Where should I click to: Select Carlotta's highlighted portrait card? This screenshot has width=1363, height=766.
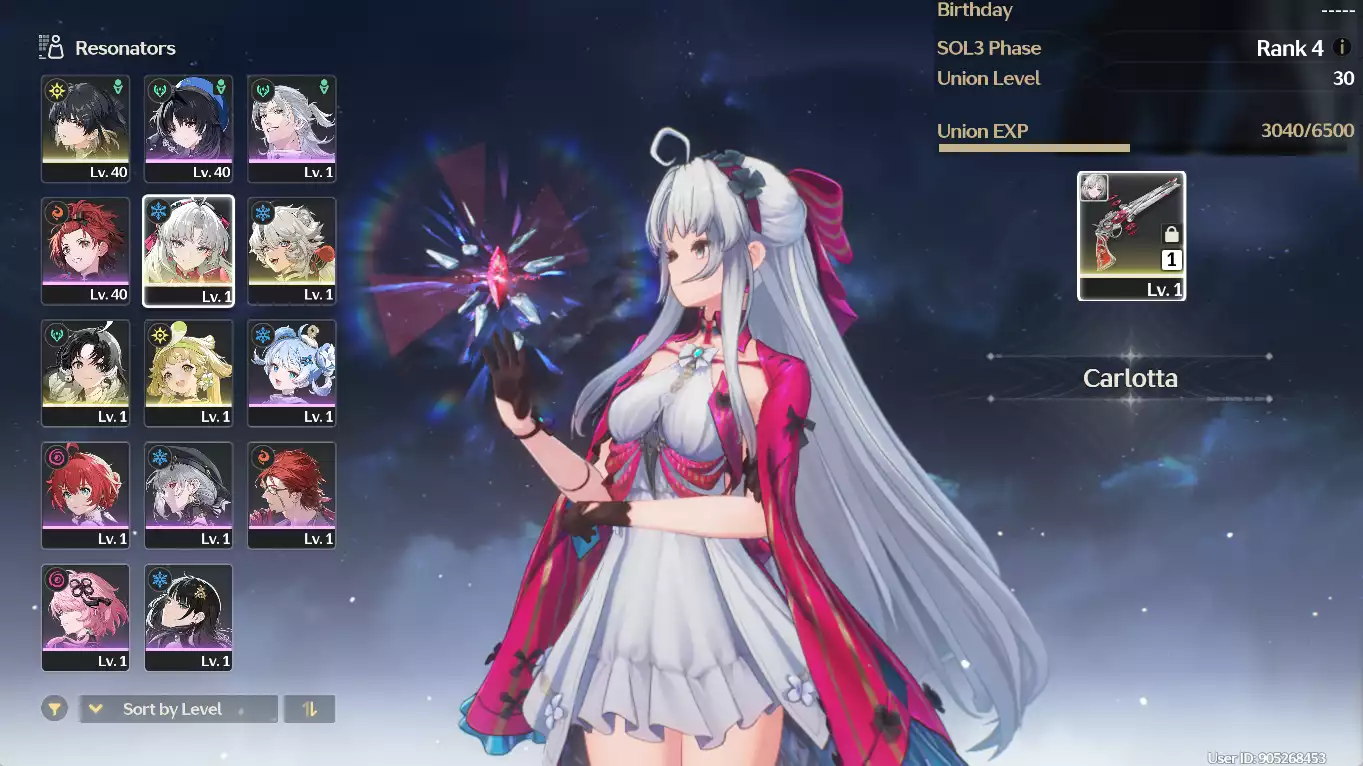click(188, 250)
